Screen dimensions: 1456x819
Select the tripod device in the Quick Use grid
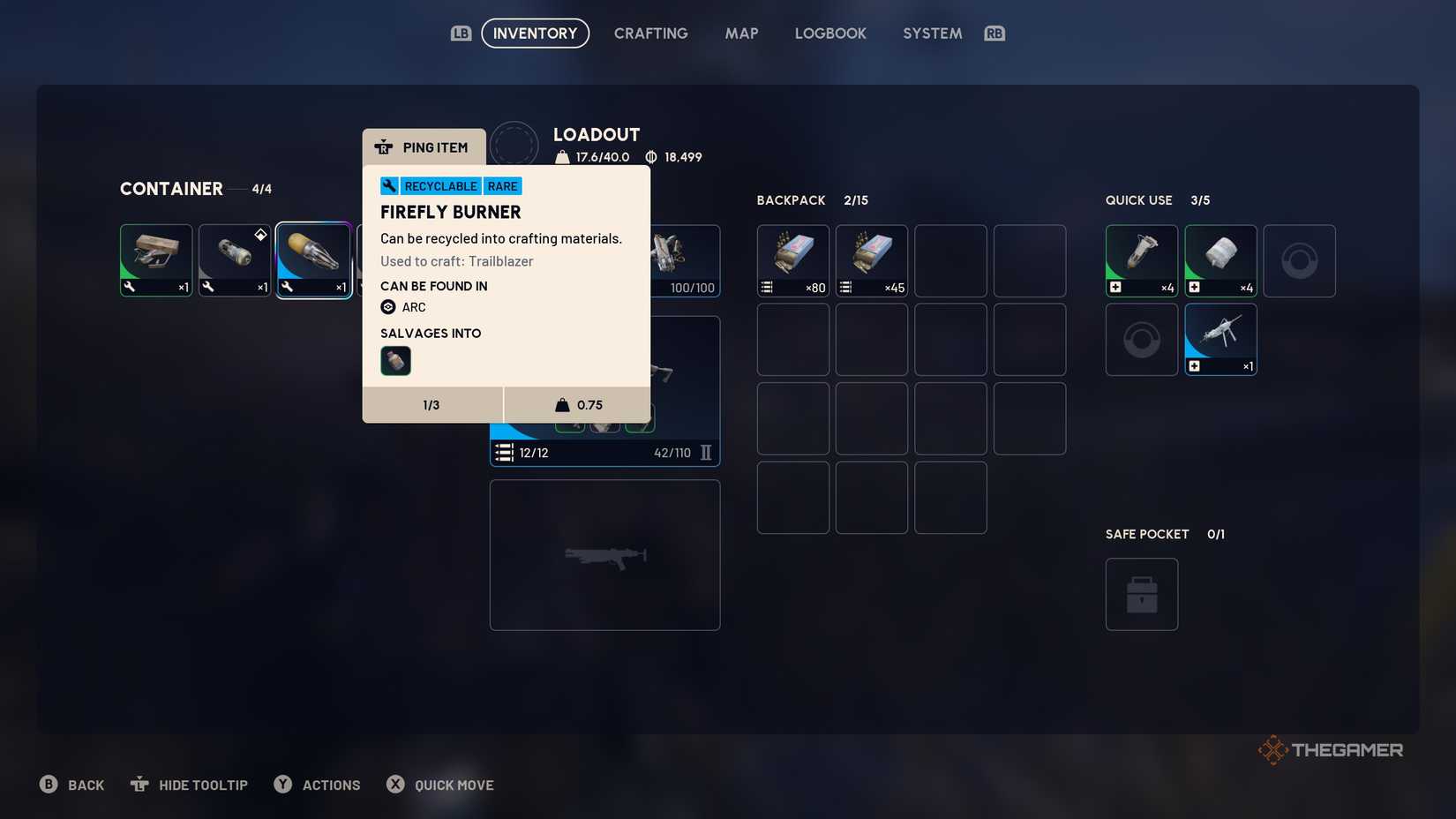pyautogui.click(x=1220, y=338)
